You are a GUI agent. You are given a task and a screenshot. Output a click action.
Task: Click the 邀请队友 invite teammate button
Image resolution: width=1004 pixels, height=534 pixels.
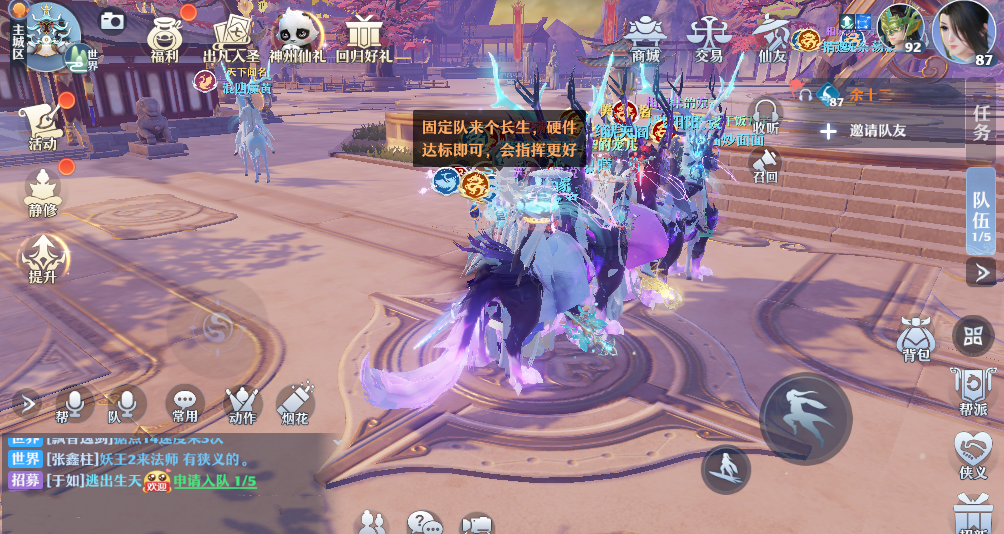pos(863,131)
